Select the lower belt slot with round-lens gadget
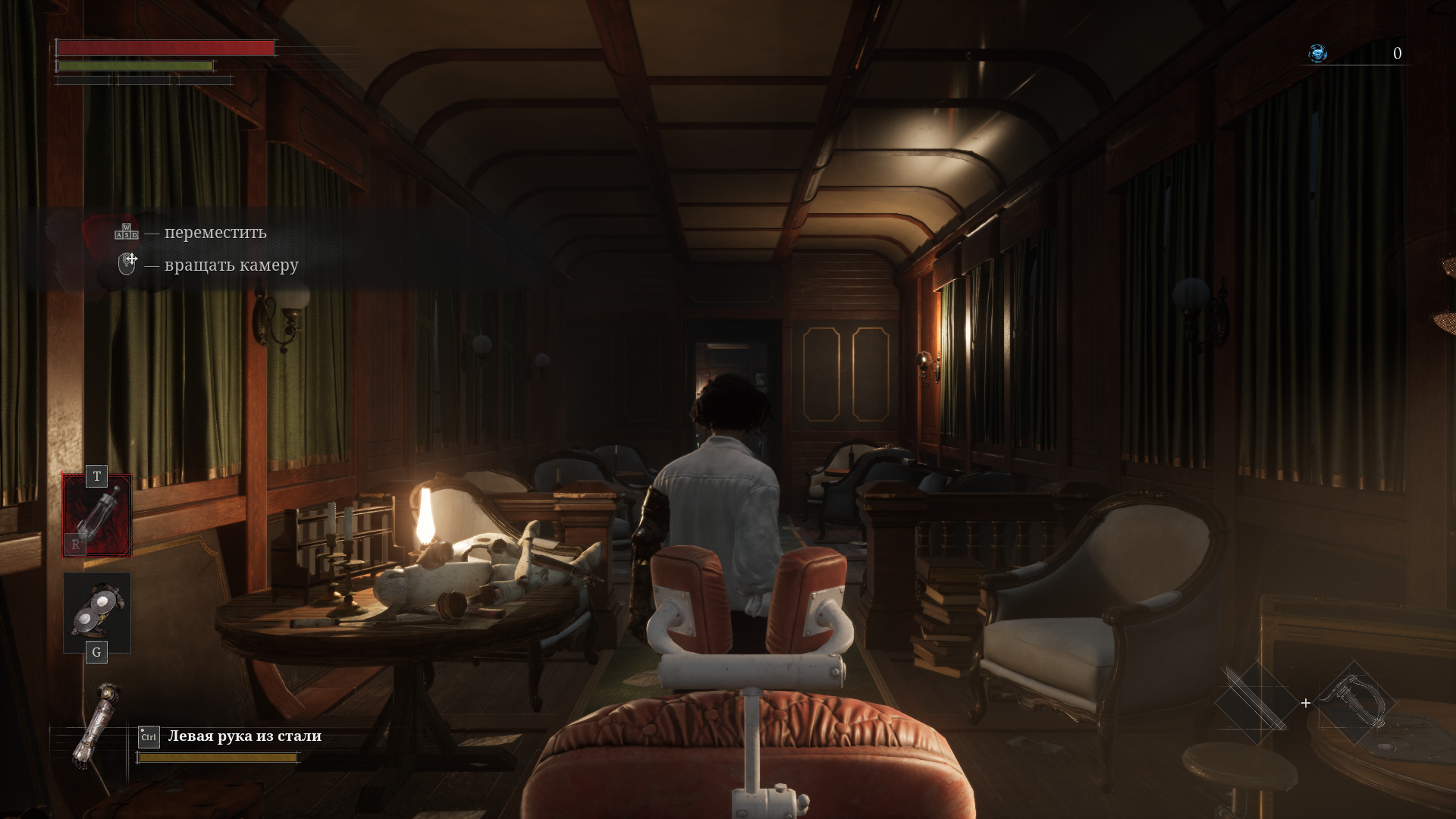This screenshot has width=1456, height=819. point(97,612)
